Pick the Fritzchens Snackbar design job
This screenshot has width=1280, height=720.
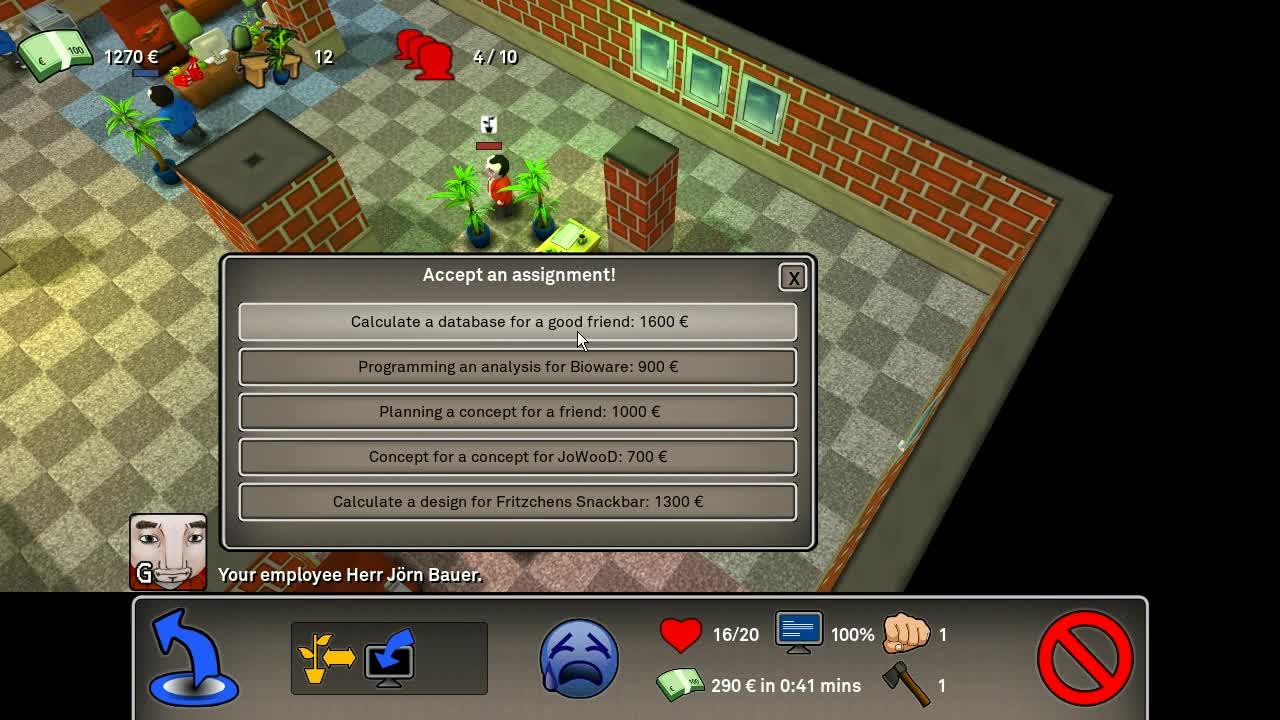tap(518, 502)
